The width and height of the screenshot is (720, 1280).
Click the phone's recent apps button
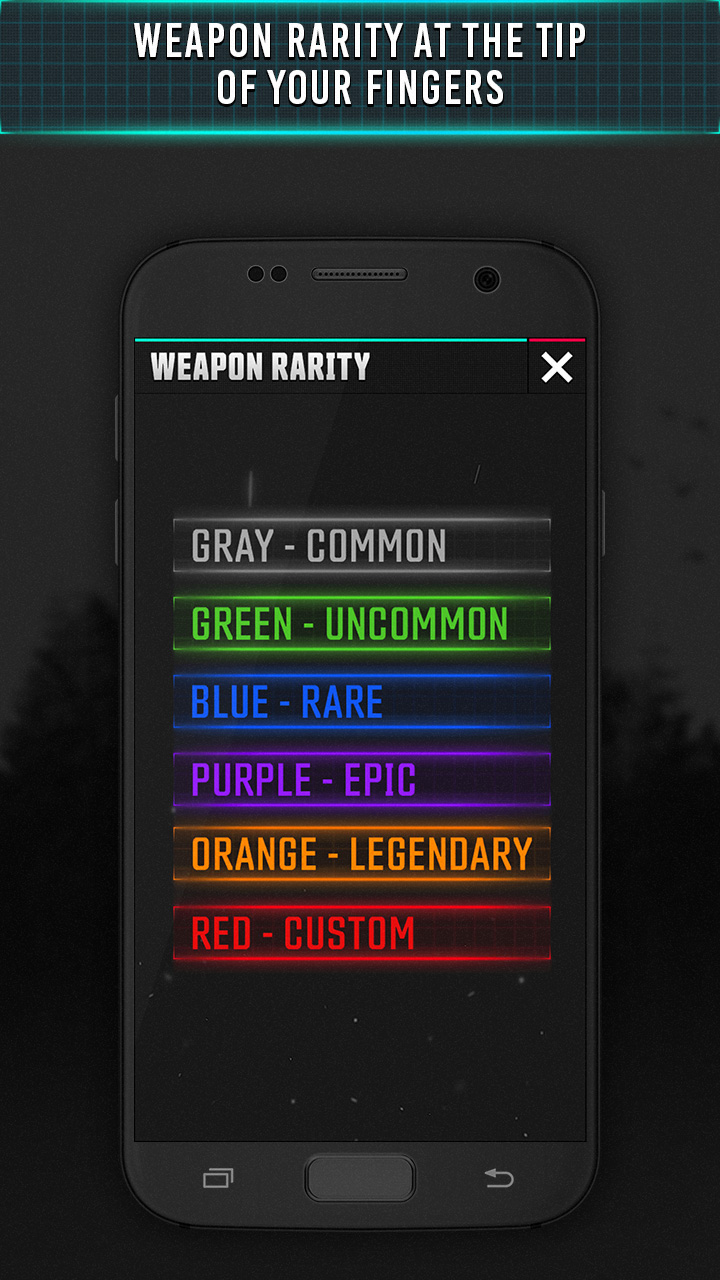coord(218,1179)
